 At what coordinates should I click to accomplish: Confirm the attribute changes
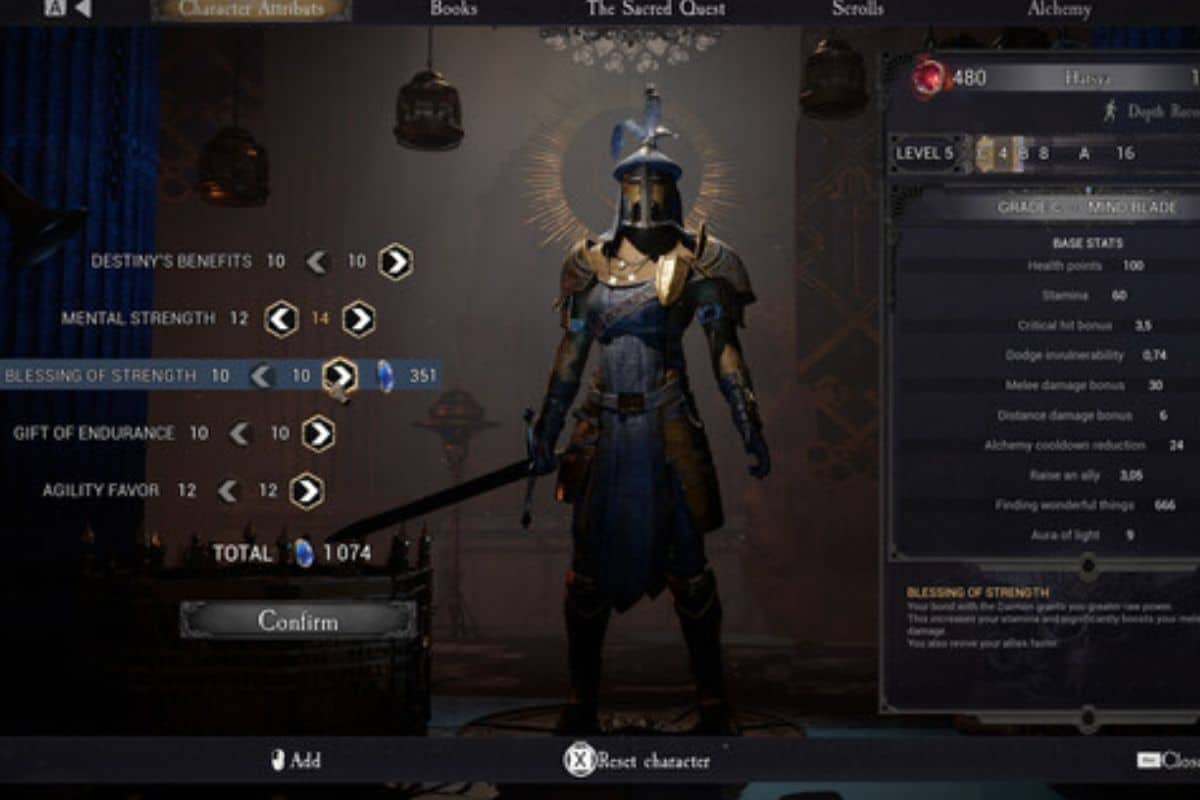point(298,620)
